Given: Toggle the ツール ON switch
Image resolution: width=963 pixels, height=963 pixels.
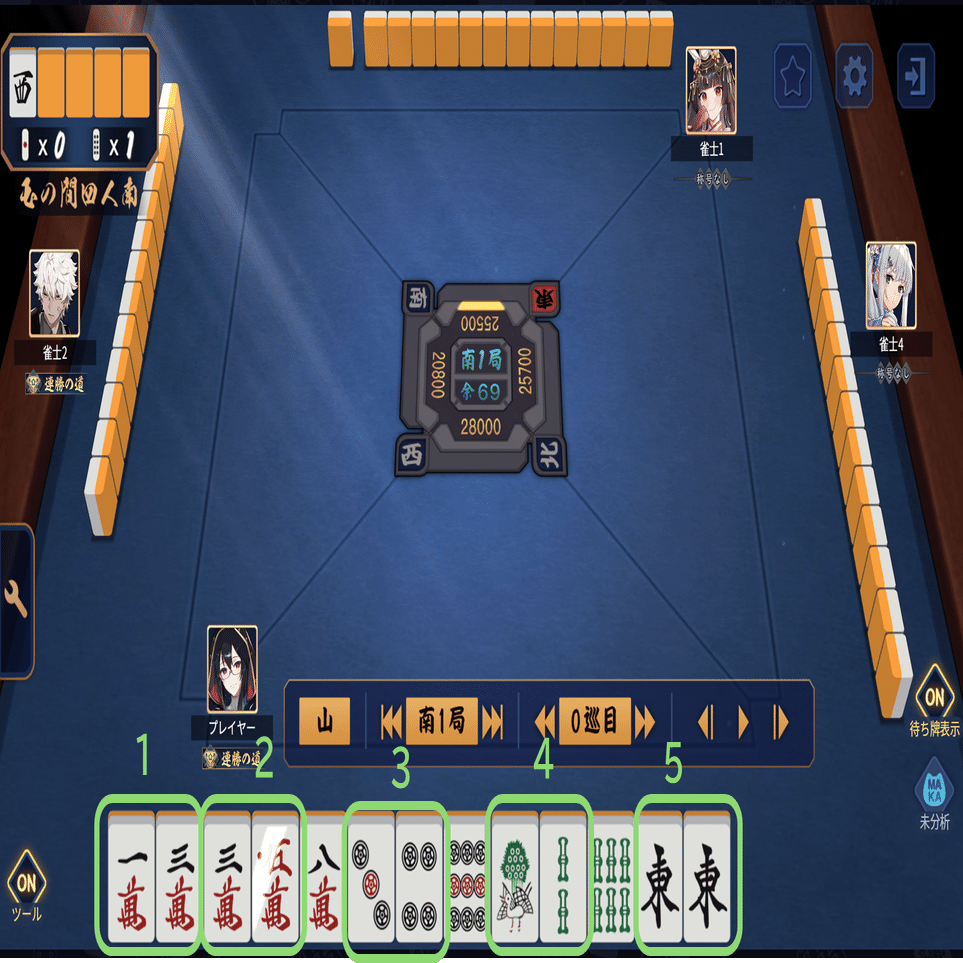Looking at the screenshot, I should 26,884.
